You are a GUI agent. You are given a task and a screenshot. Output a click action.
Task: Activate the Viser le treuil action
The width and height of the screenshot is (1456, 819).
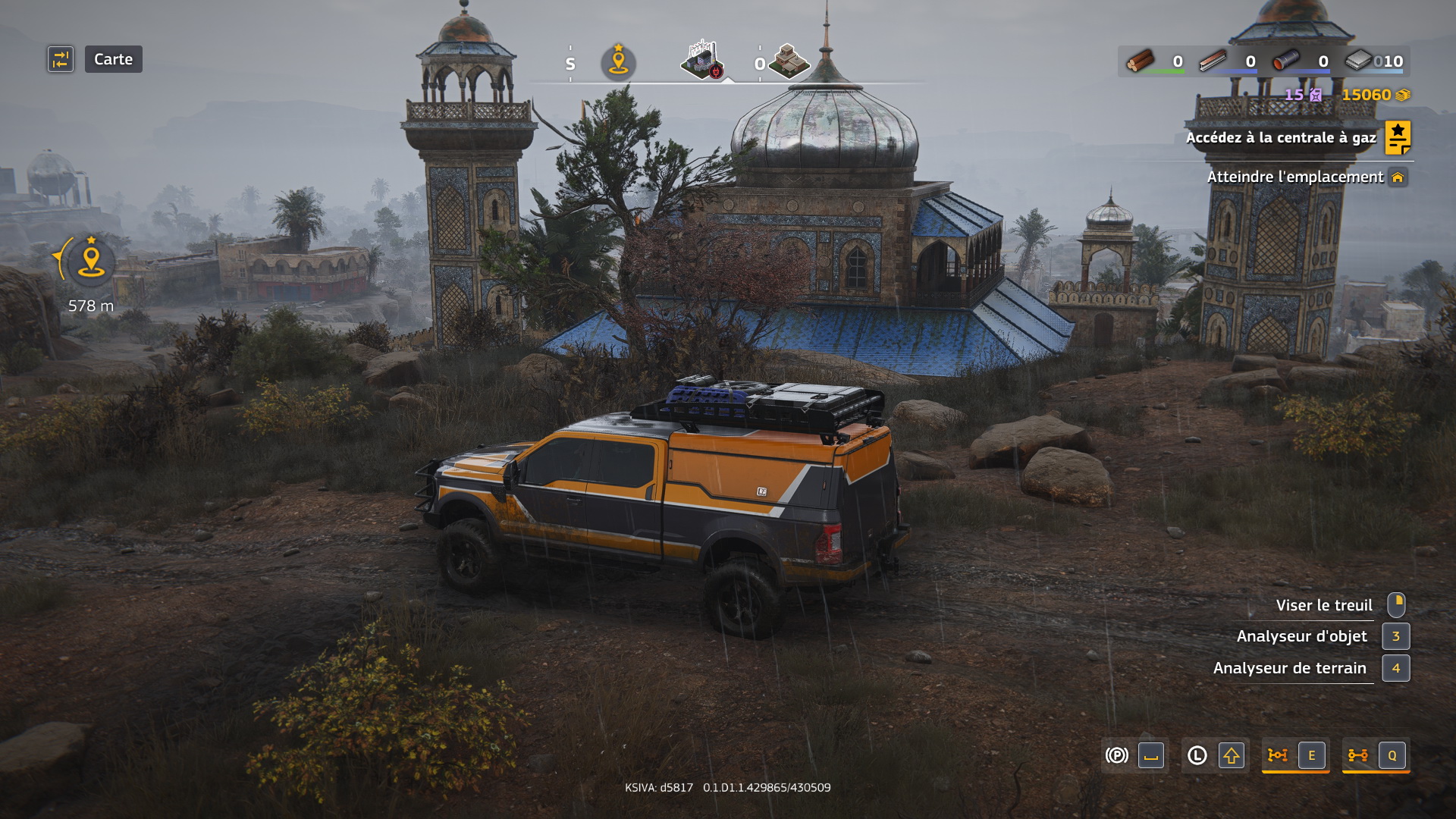(1323, 605)
